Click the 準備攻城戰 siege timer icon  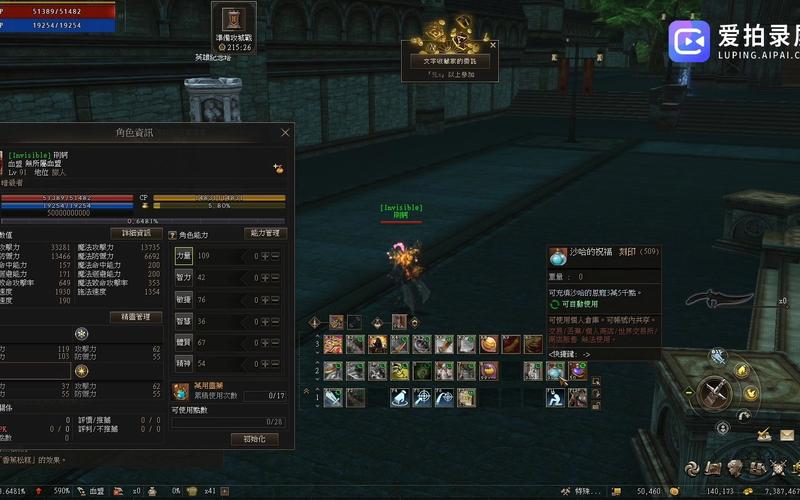(x=232, y=20)
